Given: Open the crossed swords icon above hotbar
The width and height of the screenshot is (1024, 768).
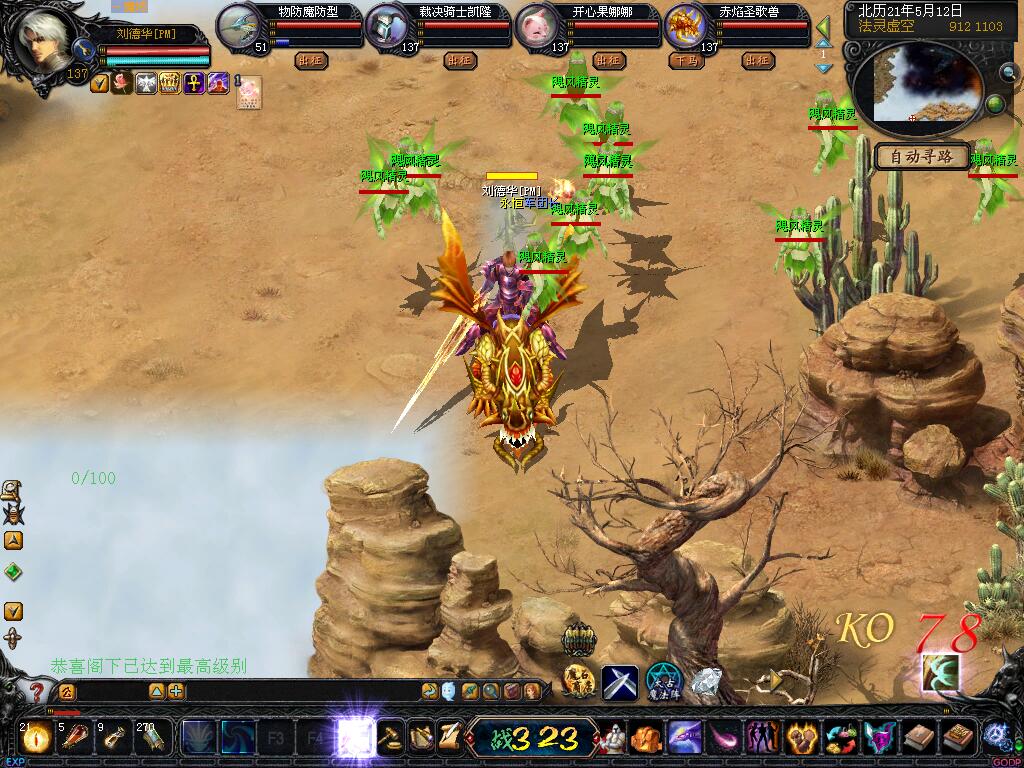Looking at the screenshot, I should coord(620,682).
